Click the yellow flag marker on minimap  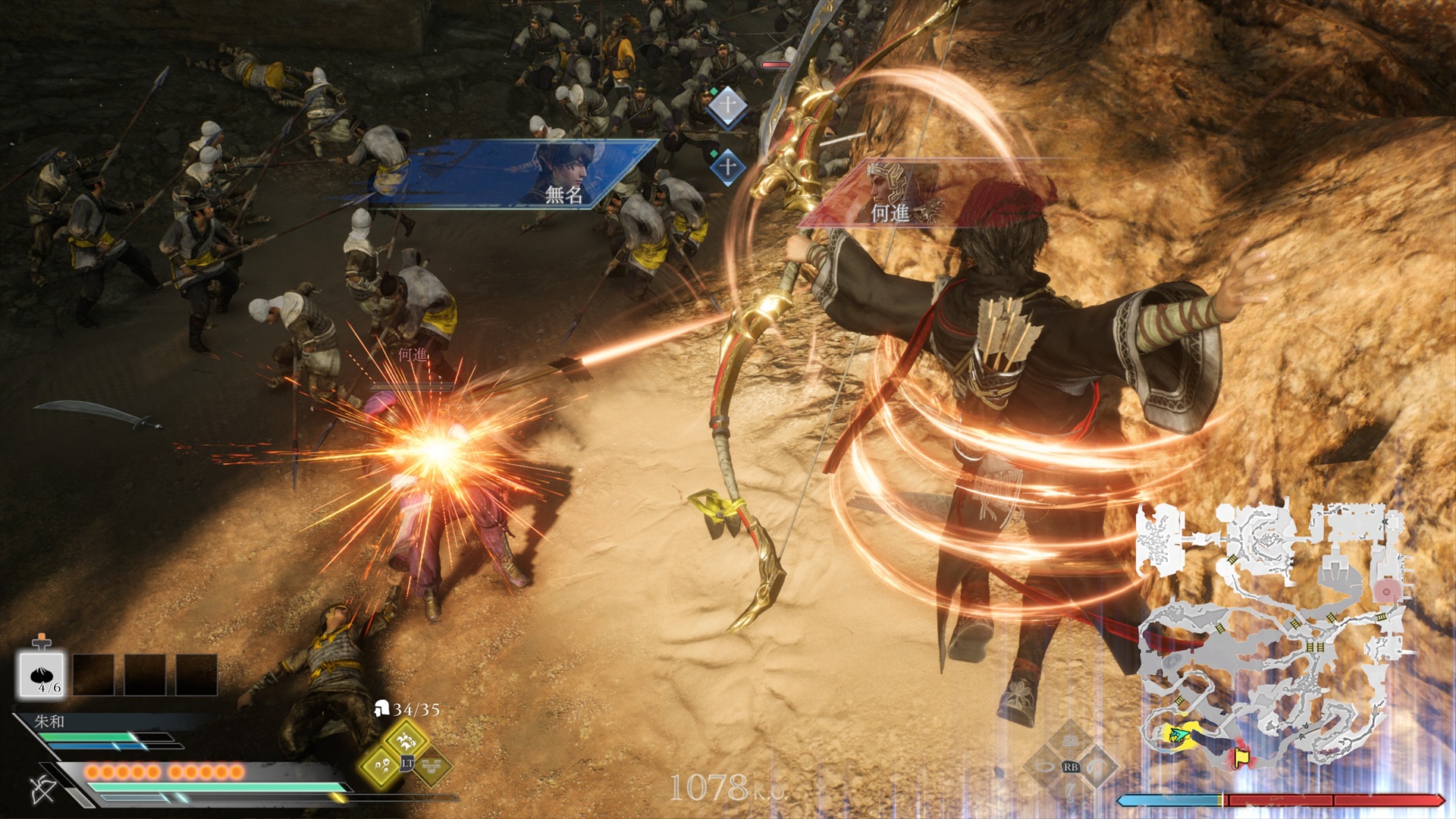(1241, 756)
